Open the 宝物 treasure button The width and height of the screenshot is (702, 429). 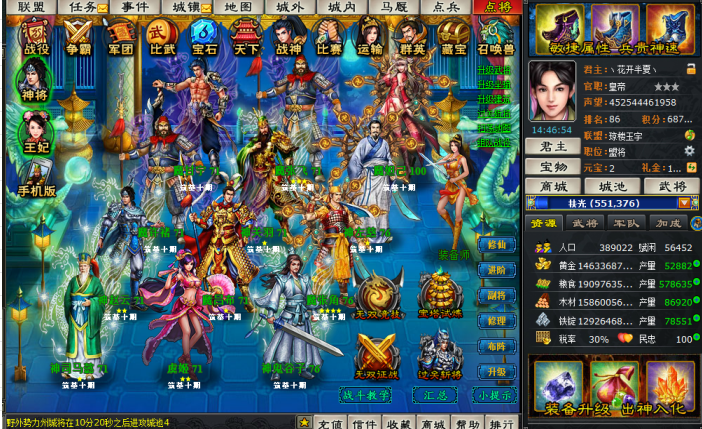552,166
